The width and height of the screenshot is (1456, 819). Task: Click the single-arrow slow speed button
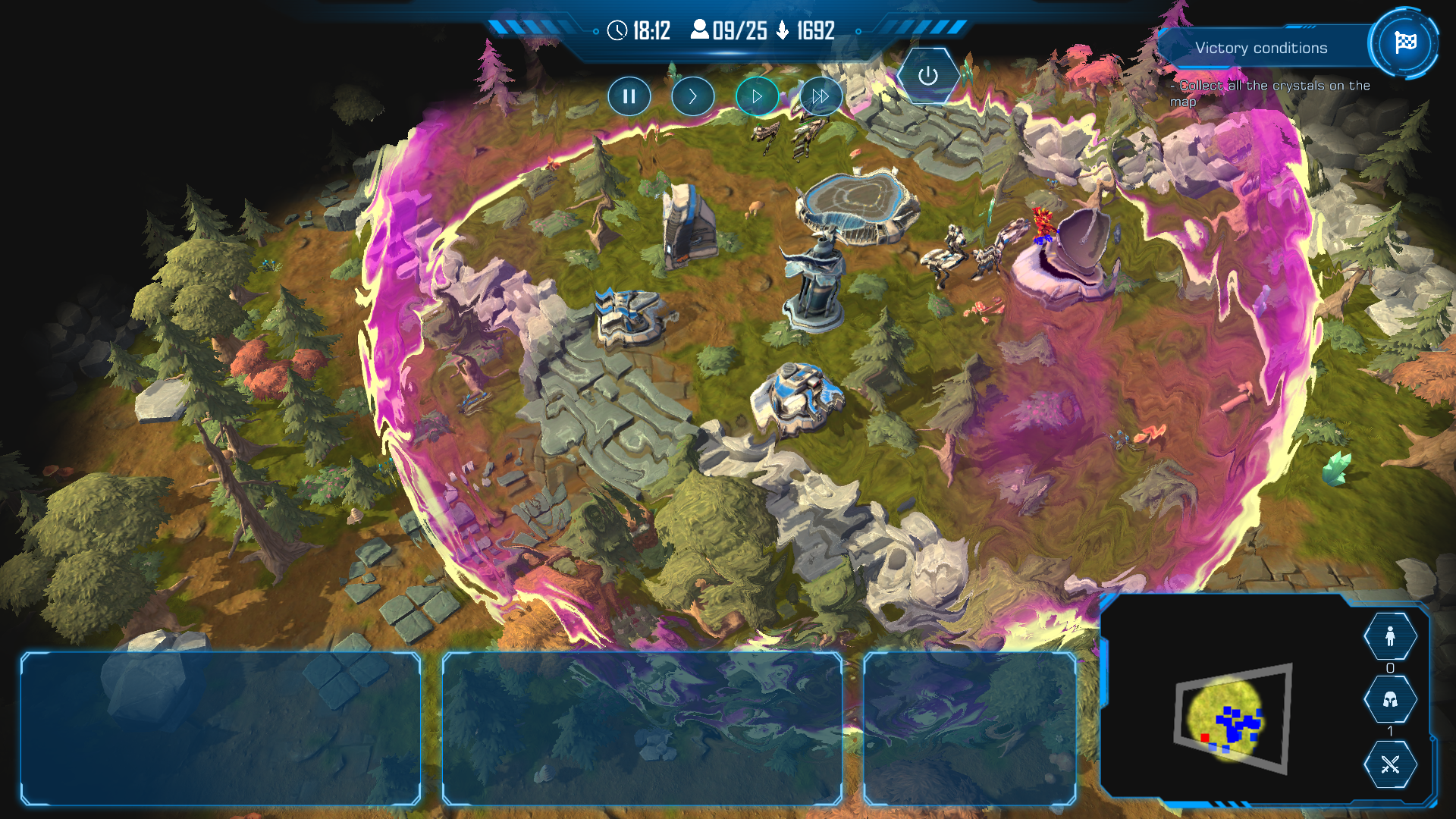click(x=692, y=96)
